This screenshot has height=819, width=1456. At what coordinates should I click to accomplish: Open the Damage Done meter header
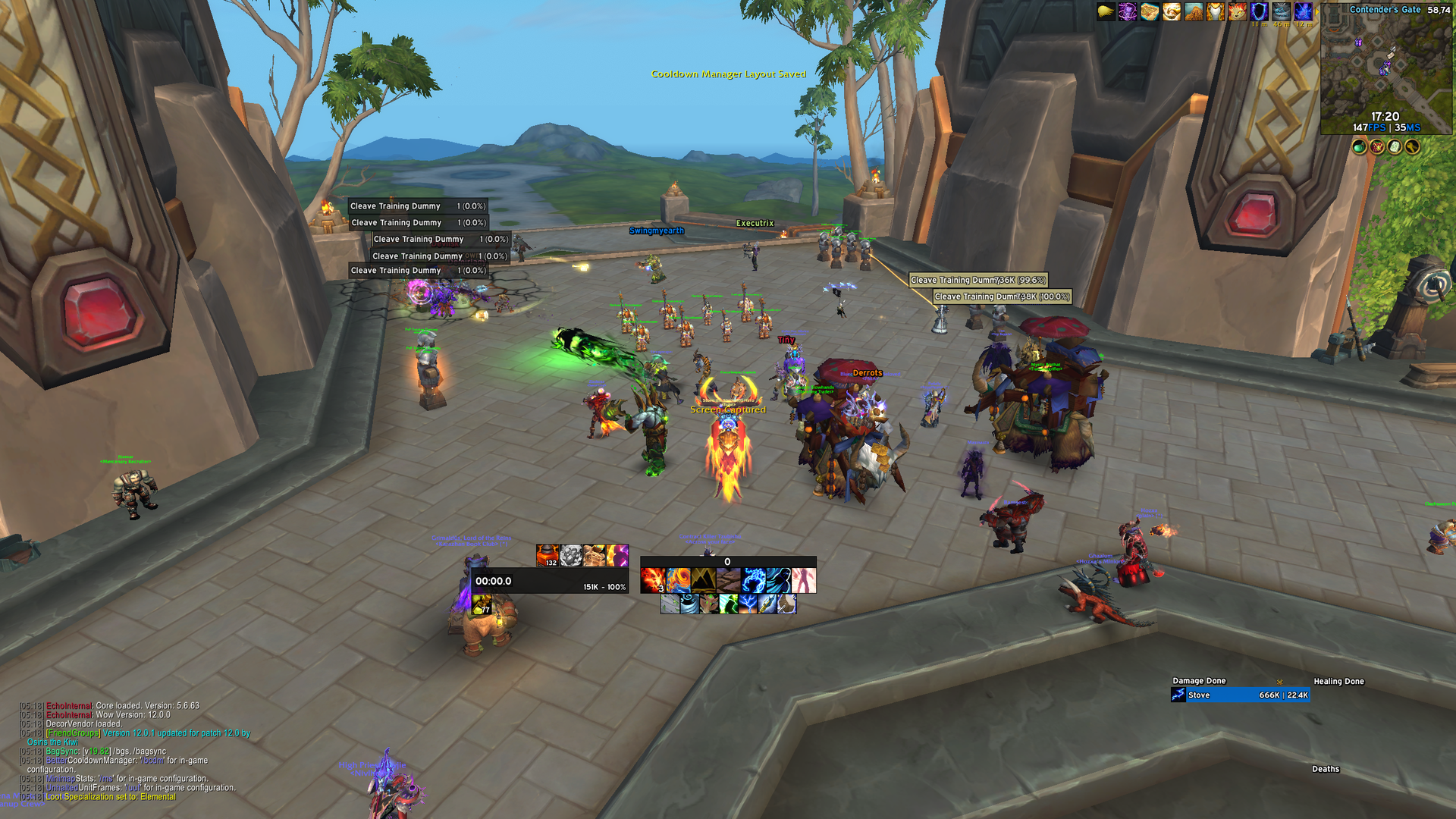[x=1199, y=681]
